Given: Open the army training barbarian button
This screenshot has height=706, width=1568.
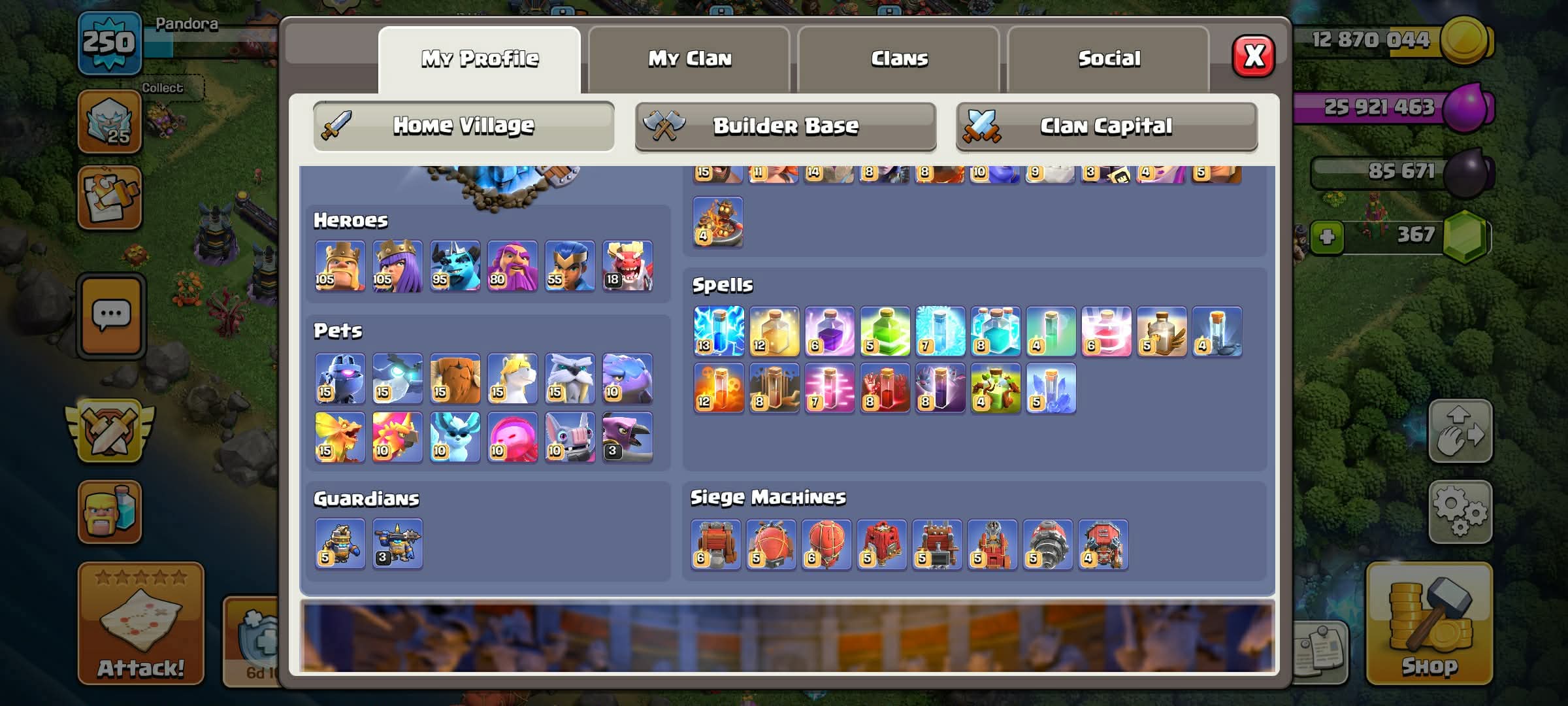Looking at the screenshot, I should click(x=109, y=512).
